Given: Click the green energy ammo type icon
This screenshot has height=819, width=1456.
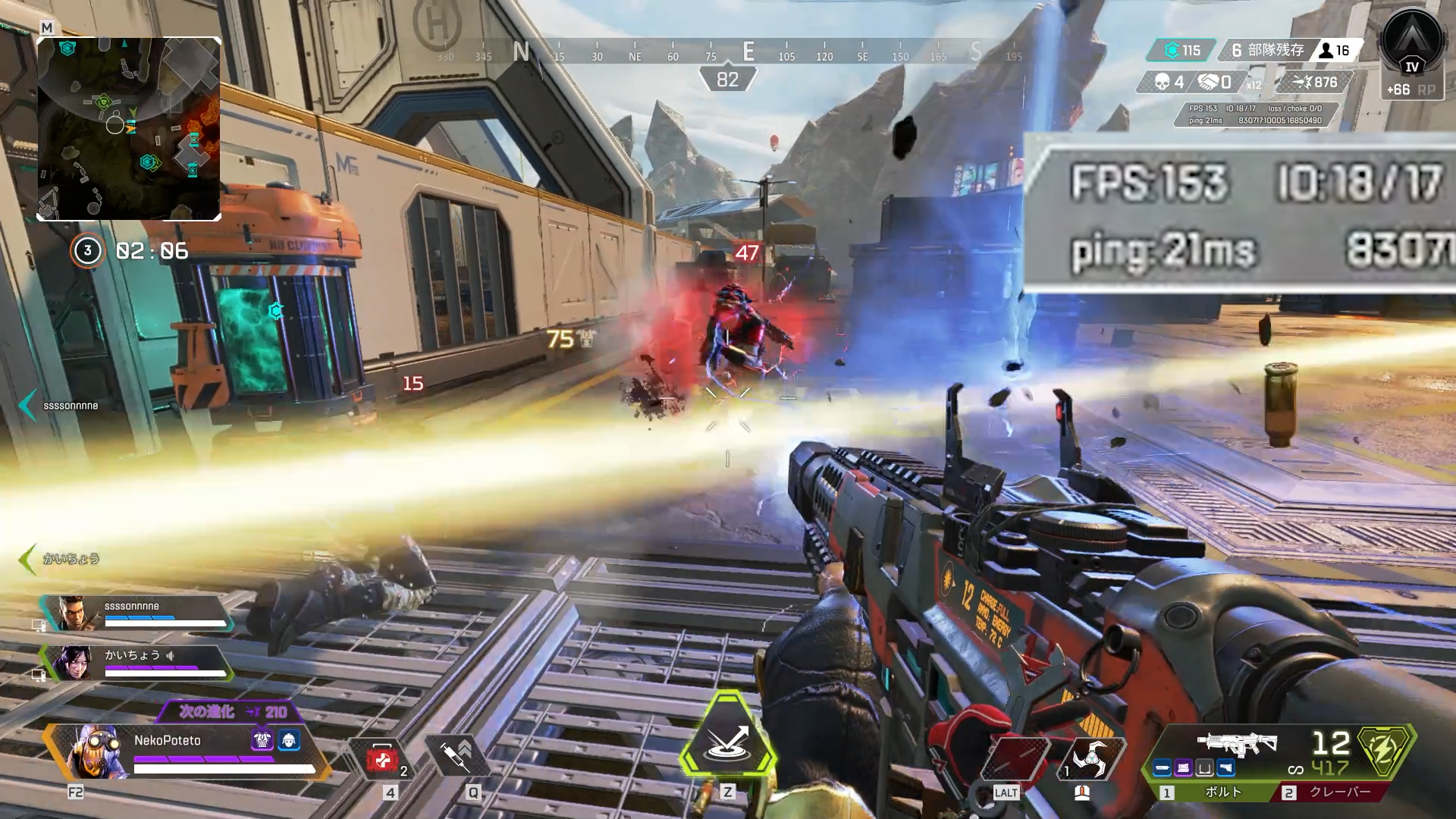Looking at the screenshot, I should pos(1385,751).
